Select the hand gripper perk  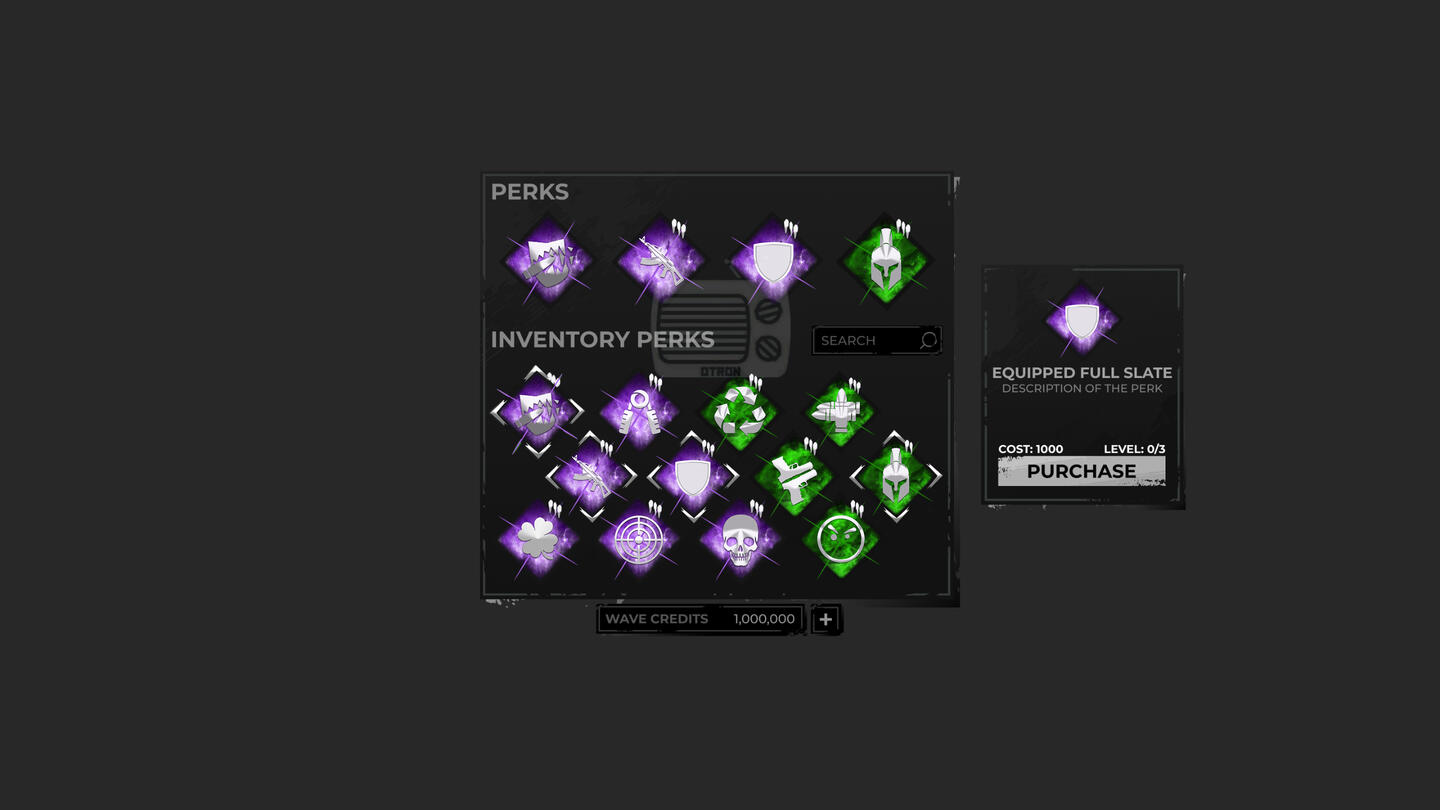pyautogui.click(x=638, y=411)
